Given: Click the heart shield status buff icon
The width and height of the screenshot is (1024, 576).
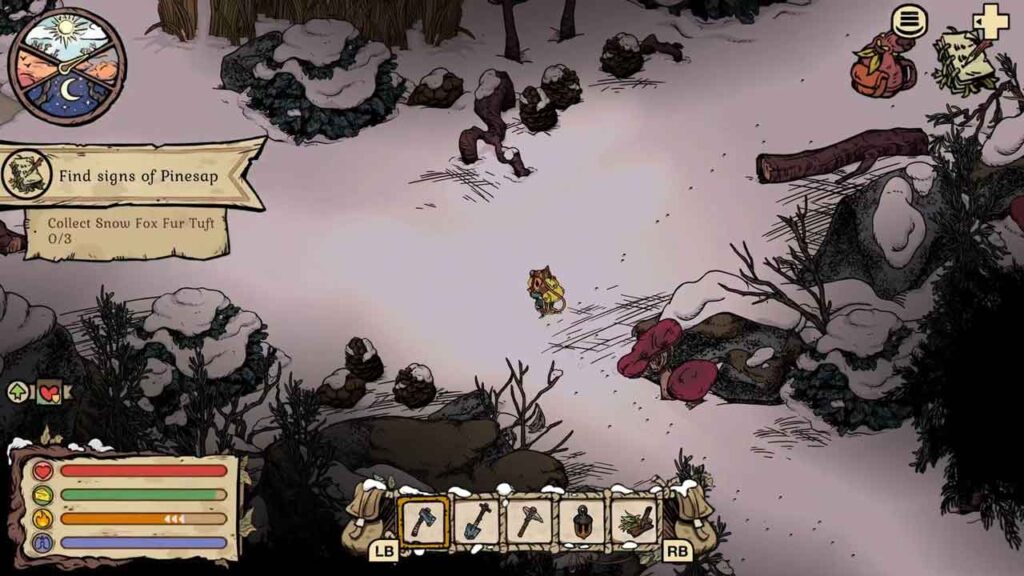Looking at the screenshot, I should coord(49,393).
